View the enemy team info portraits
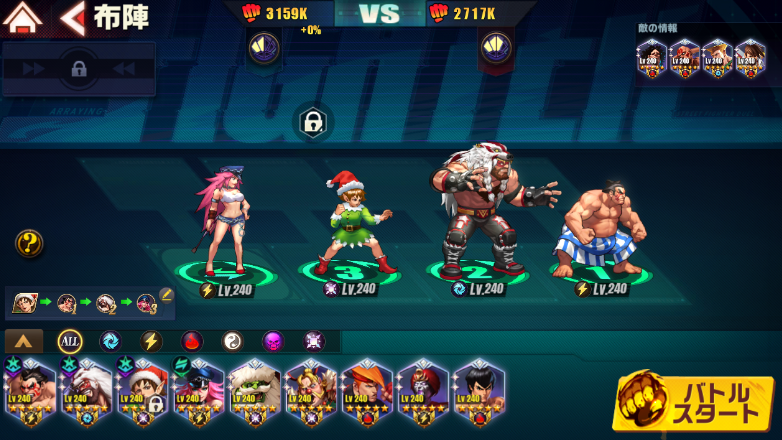Screen dimensions: 782x440 pos(702,58)
